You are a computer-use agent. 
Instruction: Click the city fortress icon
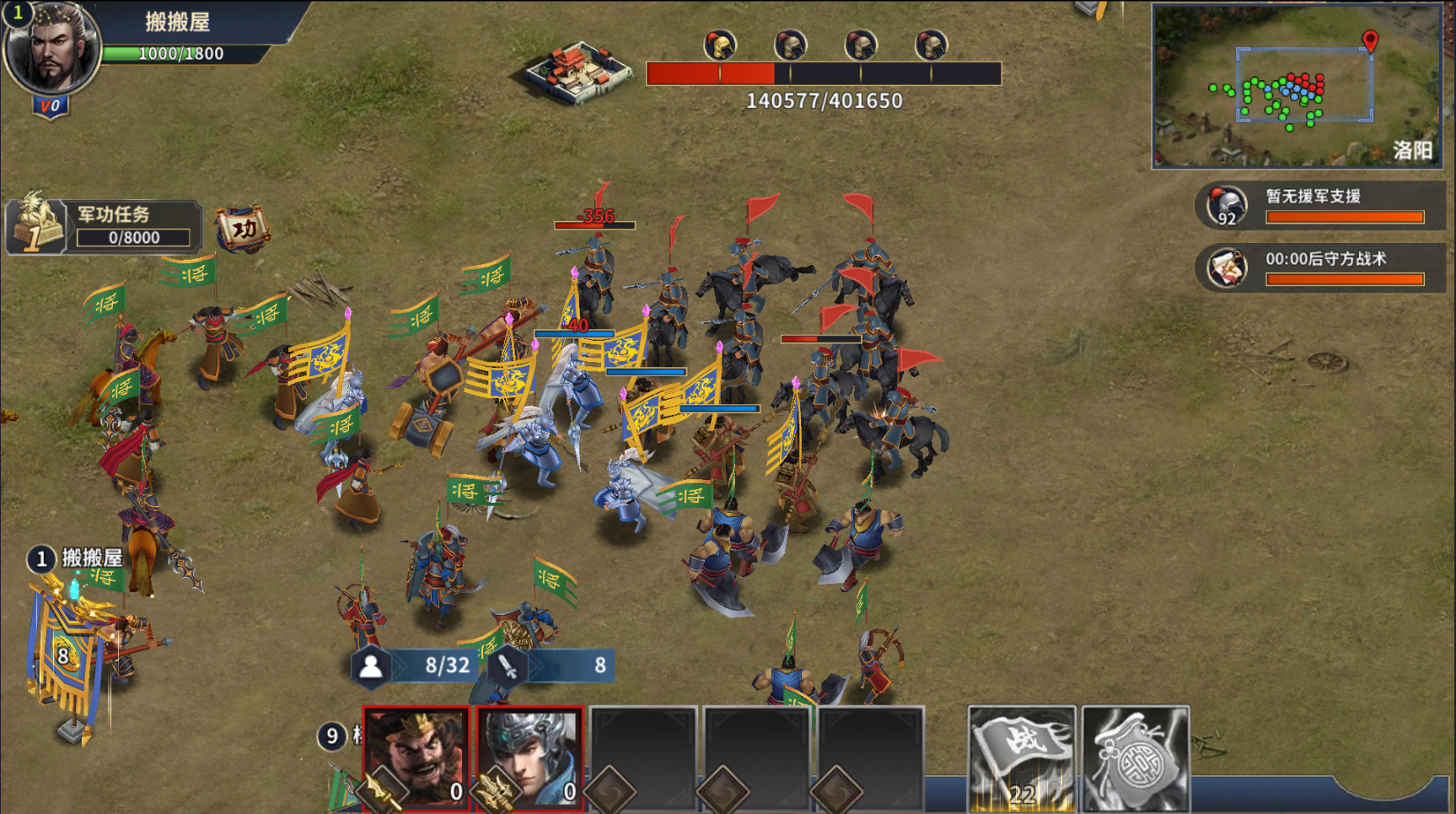[x=578, y=73]
